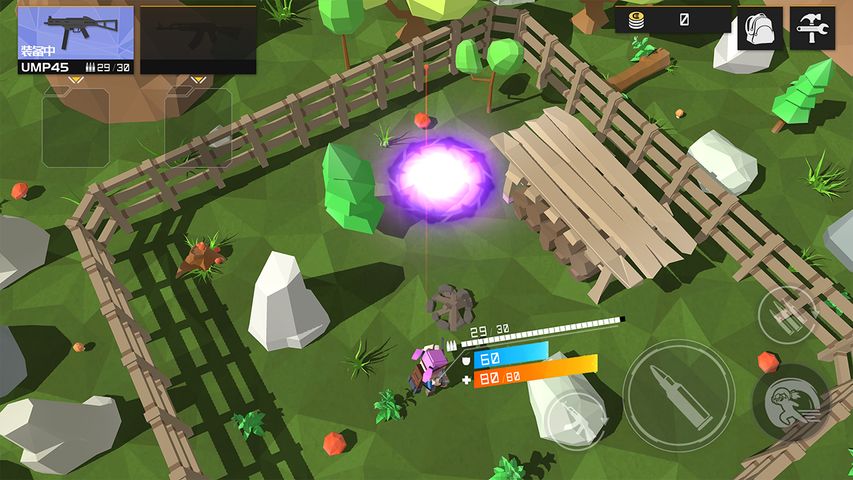Image resolution: width=853 pixels, height=480 pixels.
Task: Open the backpack inventory
Action: click(760, 28)
